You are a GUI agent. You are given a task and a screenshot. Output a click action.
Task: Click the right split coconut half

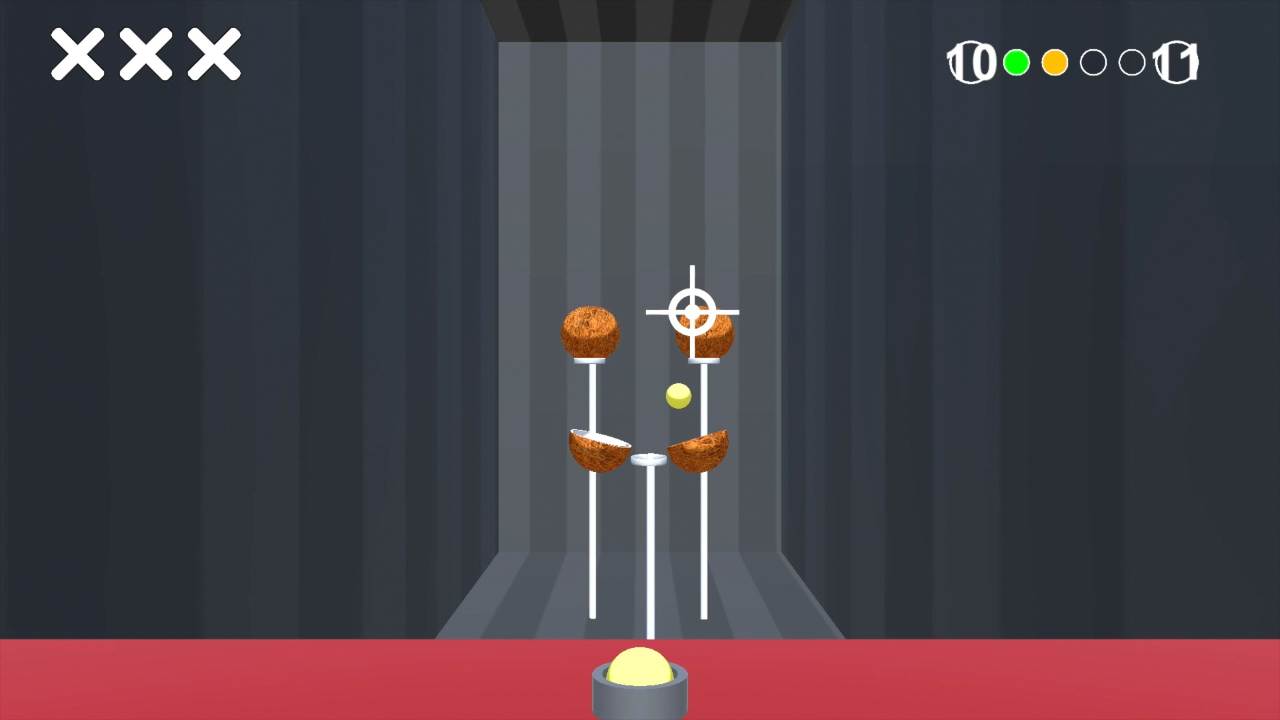[698, 450]
